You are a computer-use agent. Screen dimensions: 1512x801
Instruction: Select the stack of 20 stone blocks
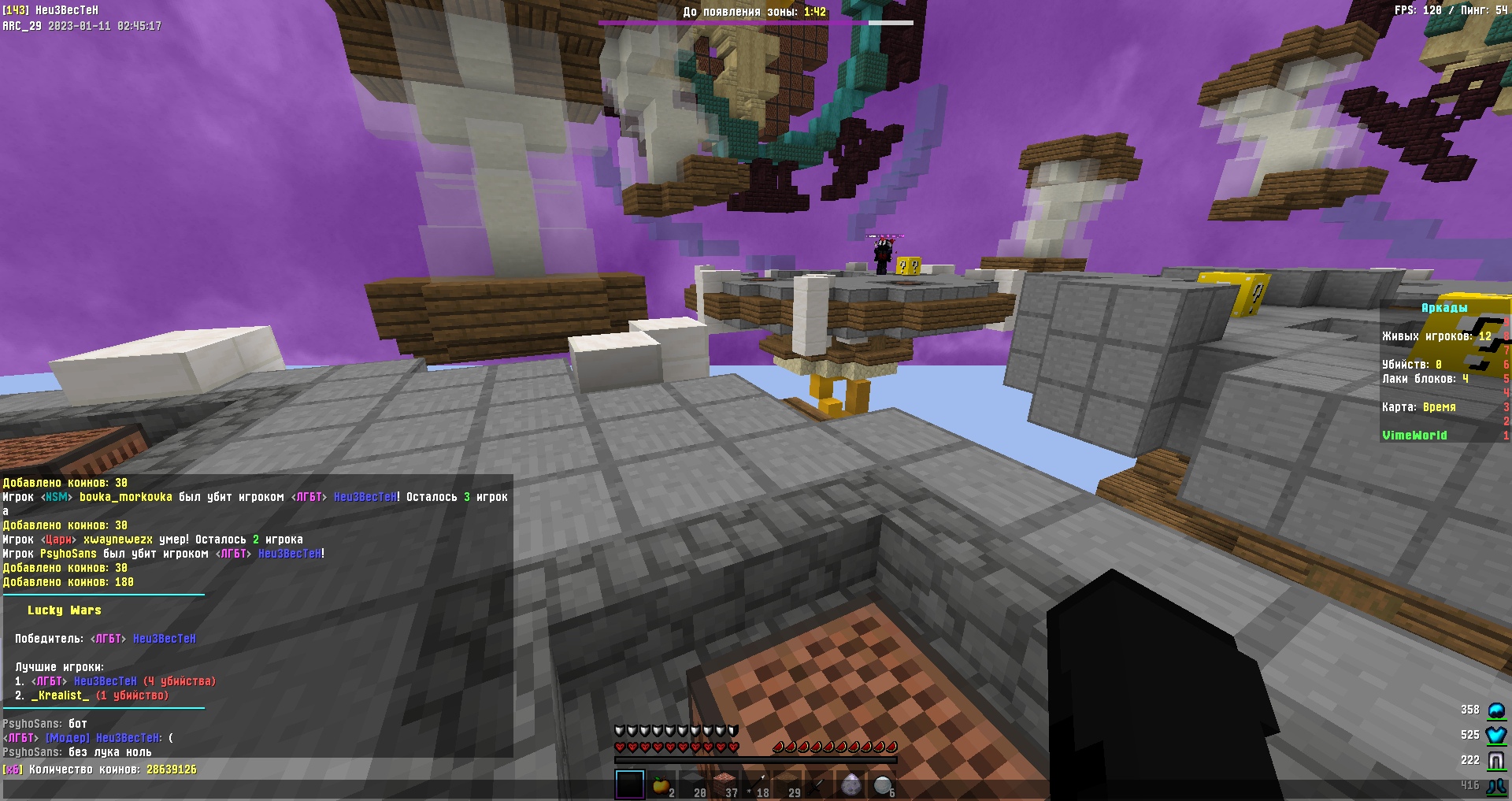[693, 785]
